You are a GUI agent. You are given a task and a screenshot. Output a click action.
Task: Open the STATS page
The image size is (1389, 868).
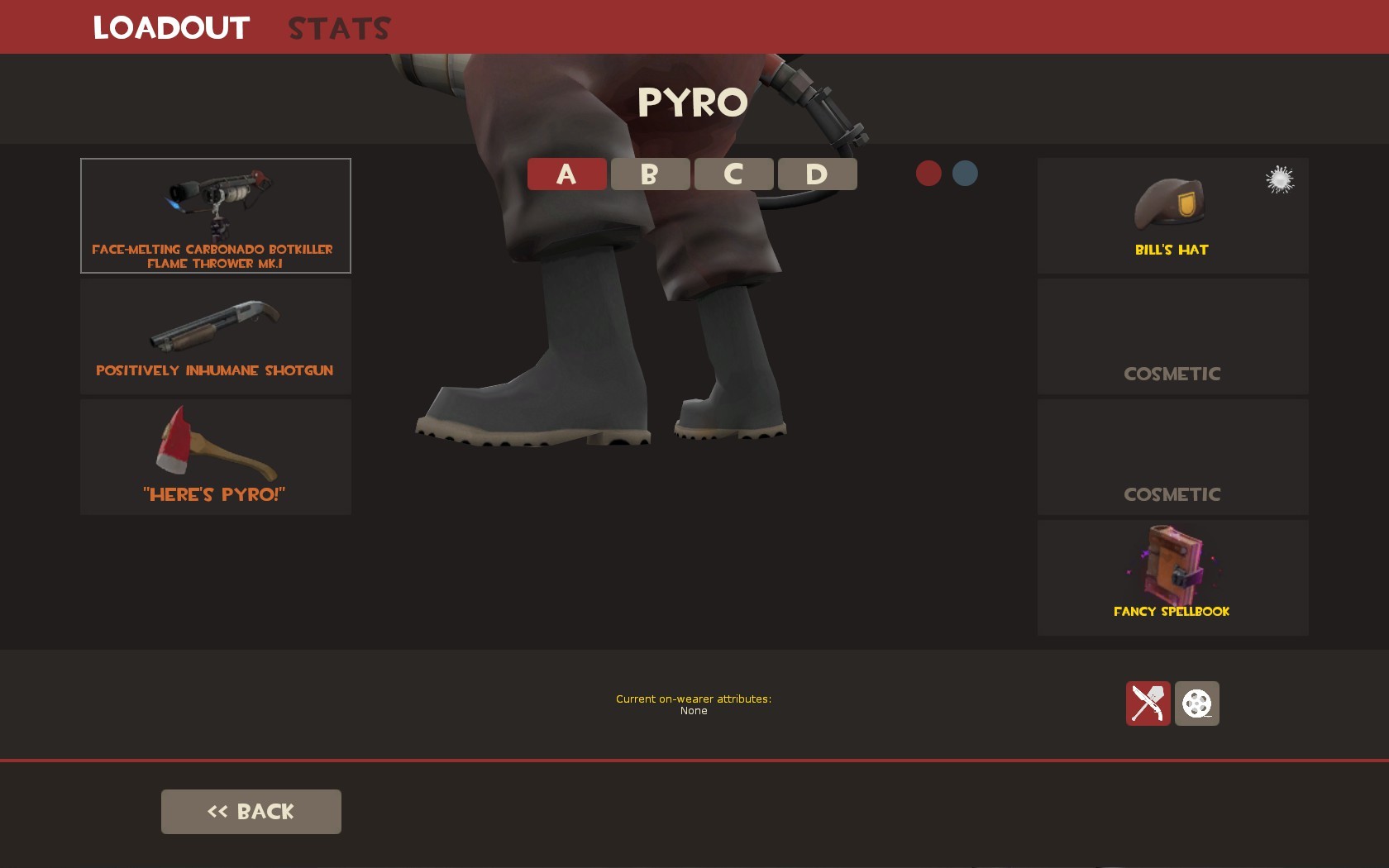337,26
